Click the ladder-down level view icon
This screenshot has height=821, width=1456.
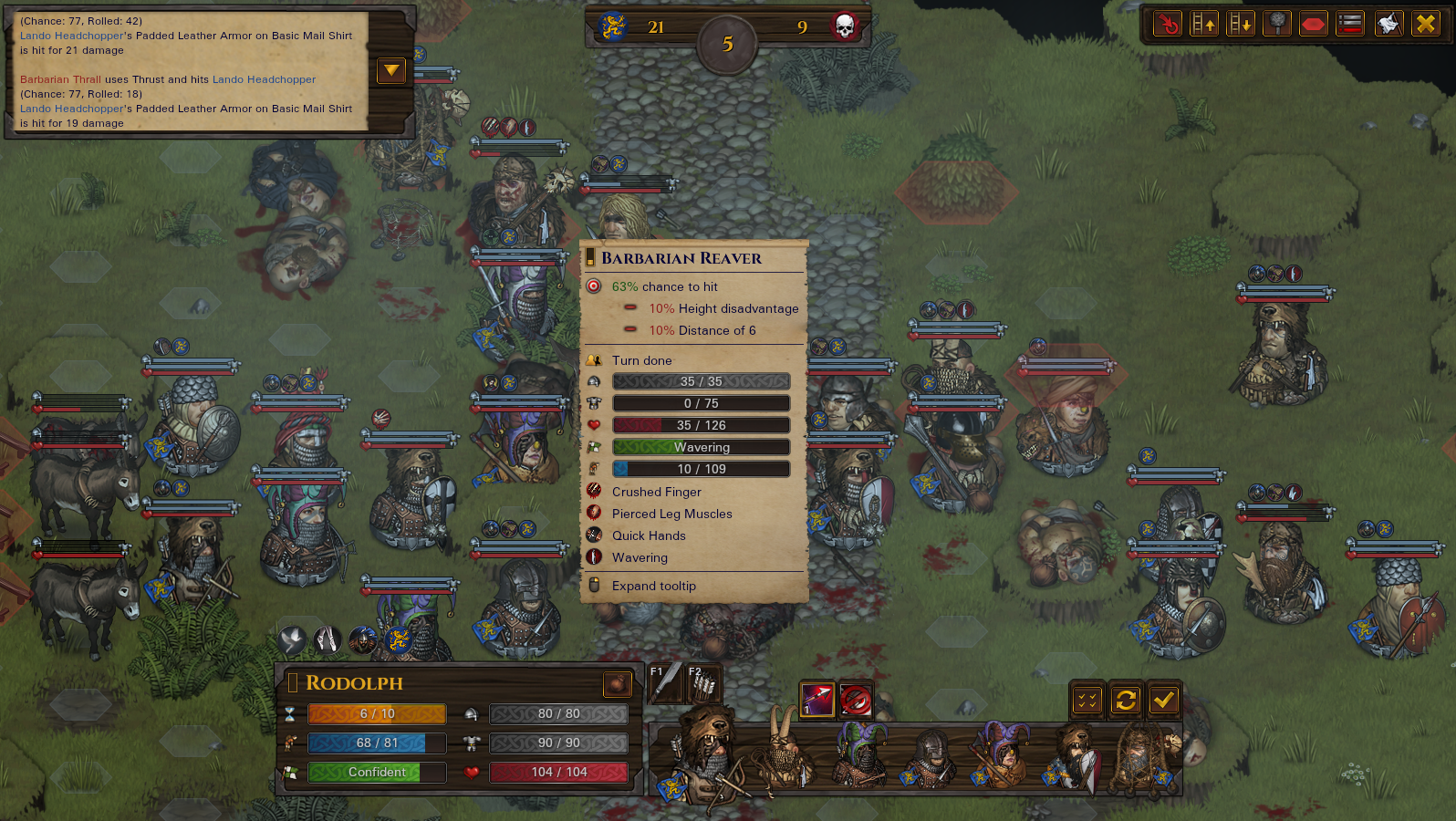1240,24
